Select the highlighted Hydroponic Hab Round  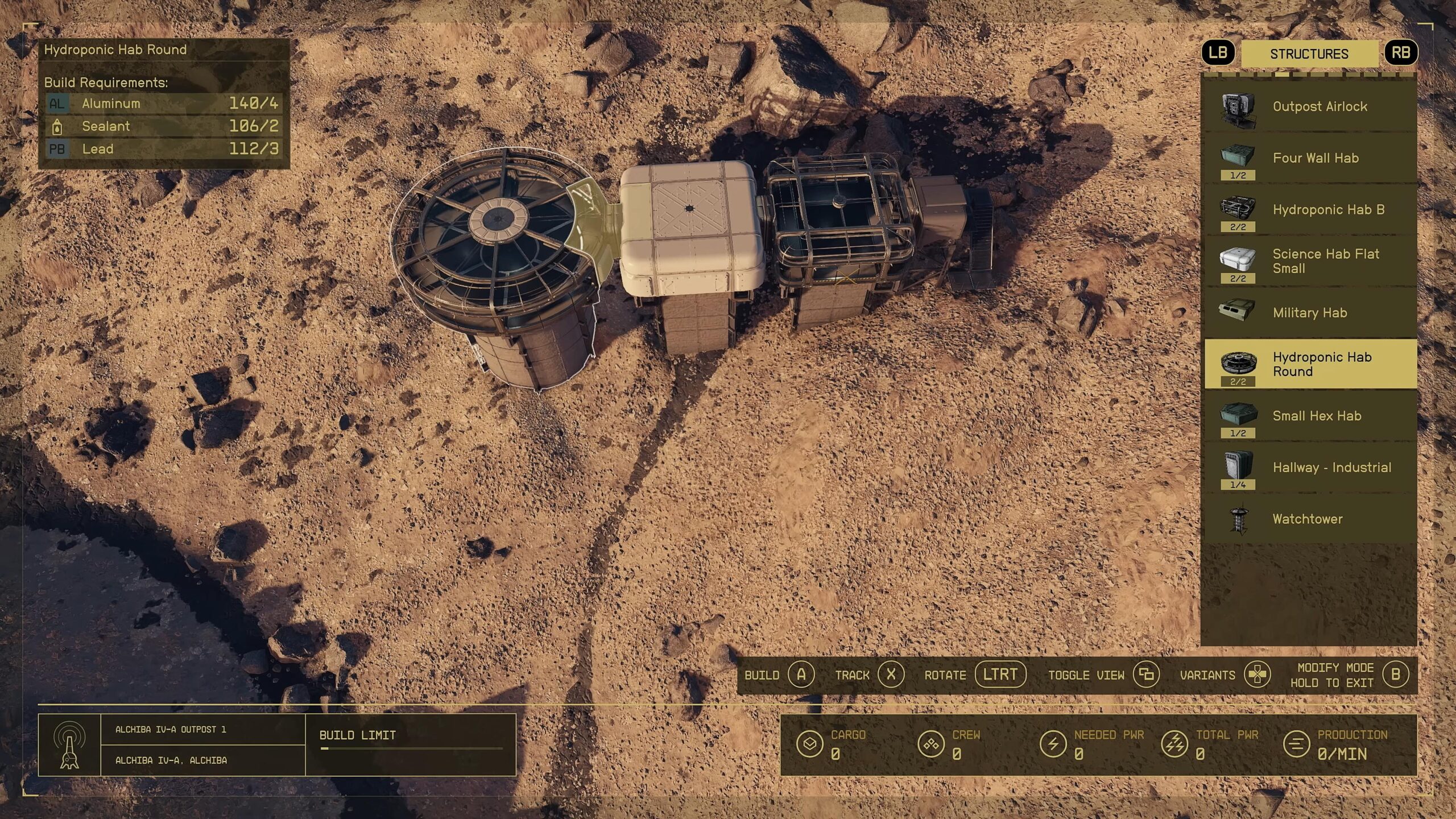point(1310,364)
